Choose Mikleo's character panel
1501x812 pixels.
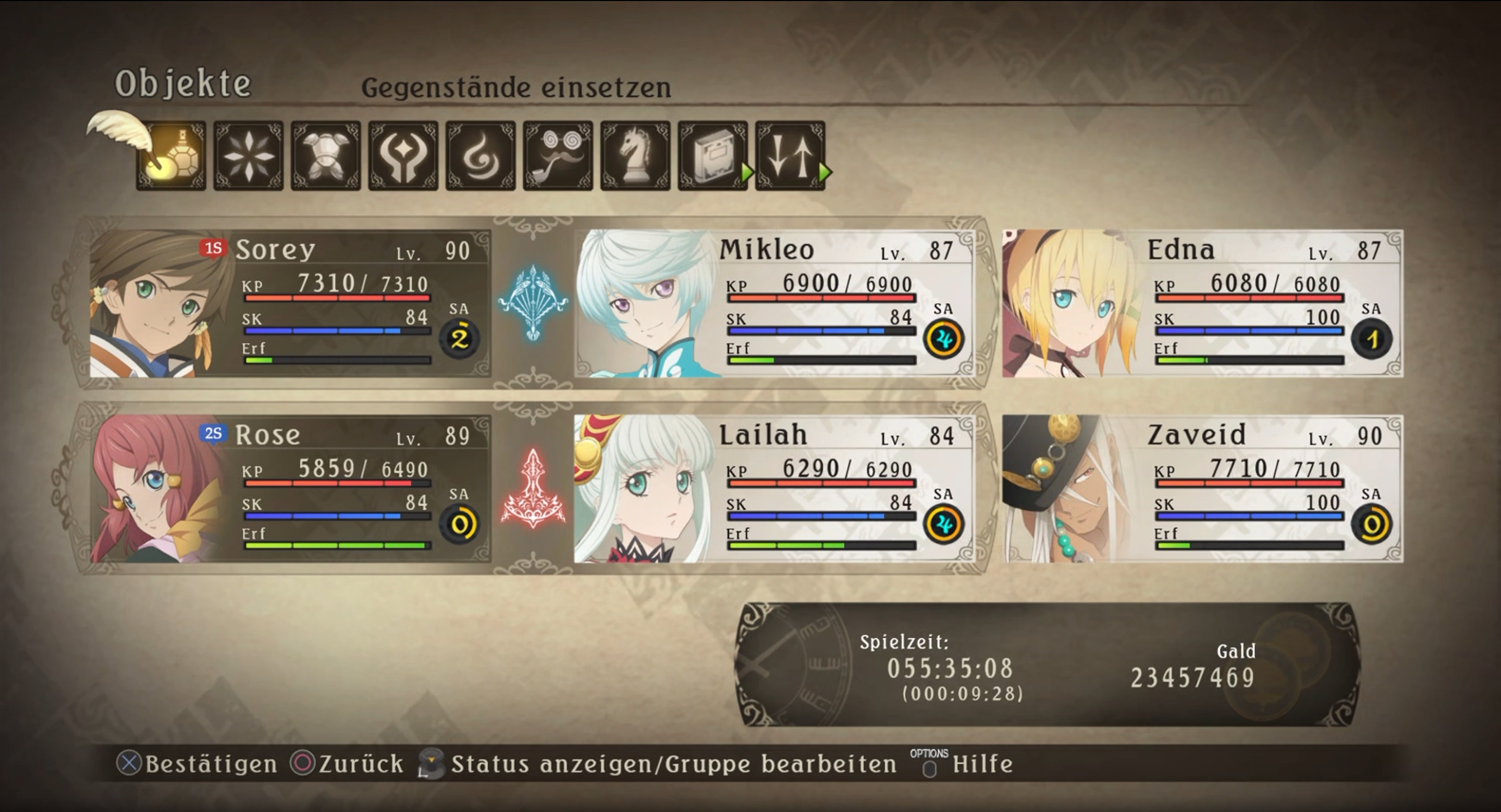(x=774, y=303)
